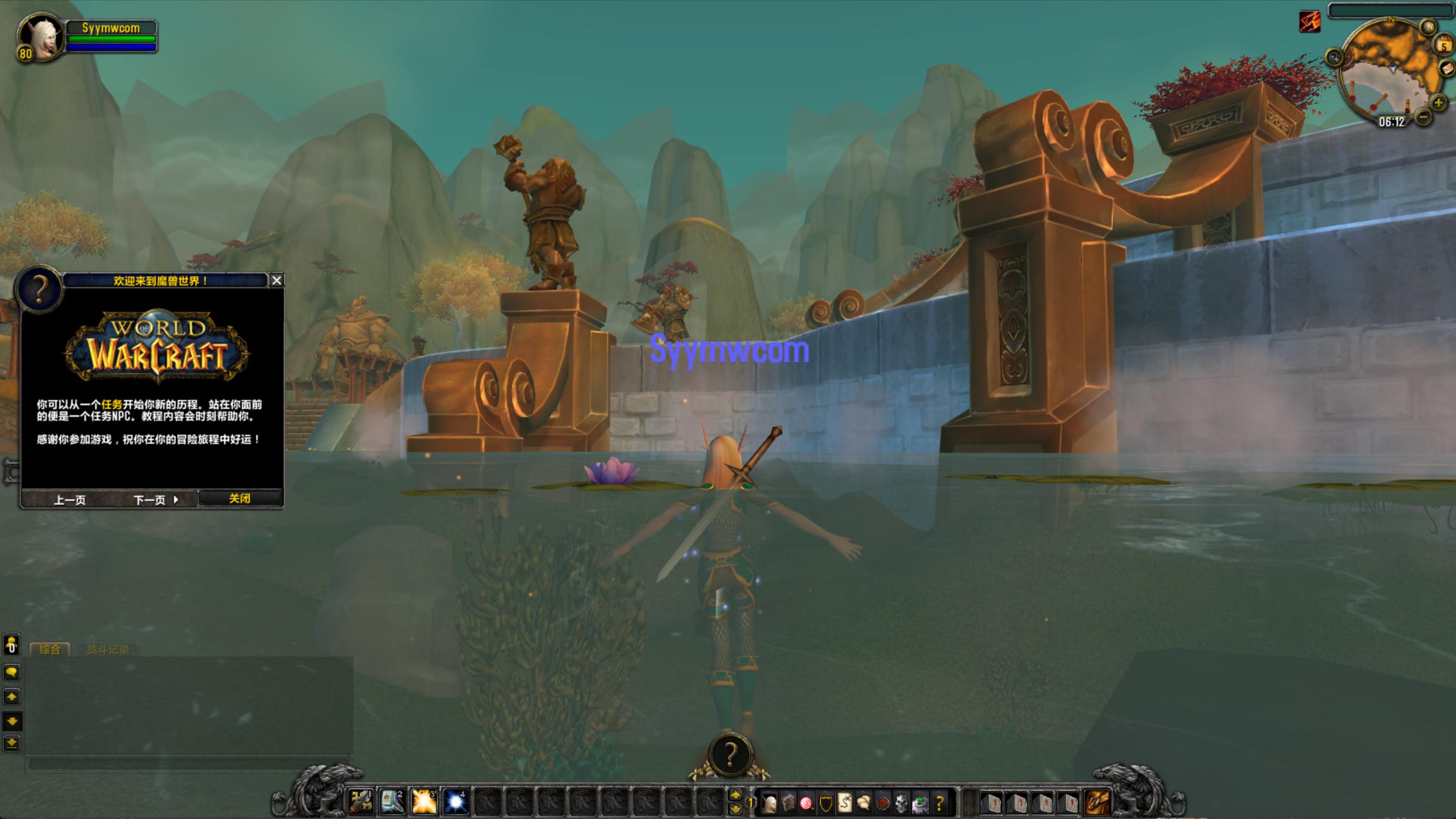The width and height of the screenshot is (1456, 819).
Task: Switch to the 战斗记录 combat log tab
Action: pyautogui.click(x=108, y=650)
